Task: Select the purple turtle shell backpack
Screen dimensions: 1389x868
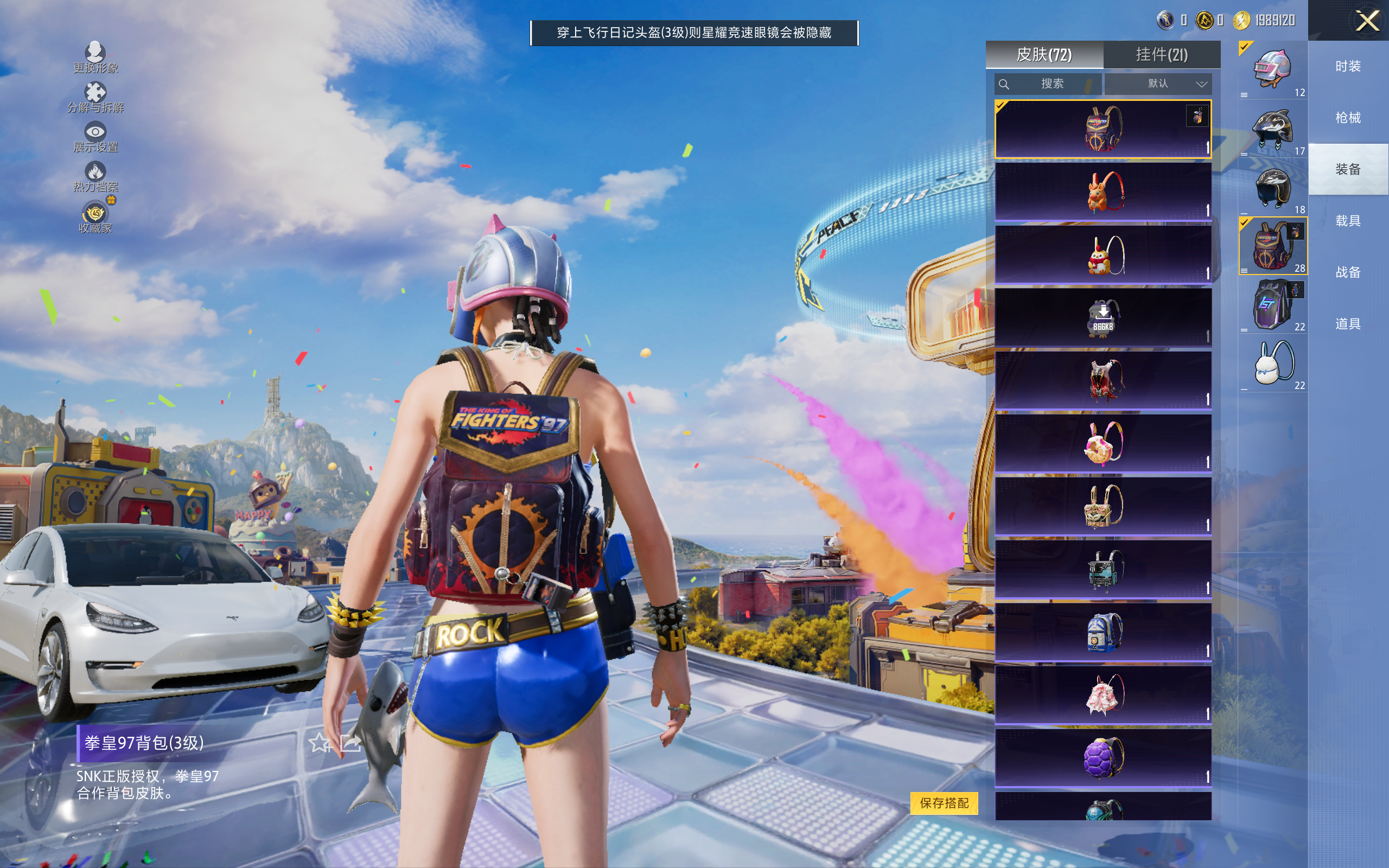Action: (x=1103, y=757)
